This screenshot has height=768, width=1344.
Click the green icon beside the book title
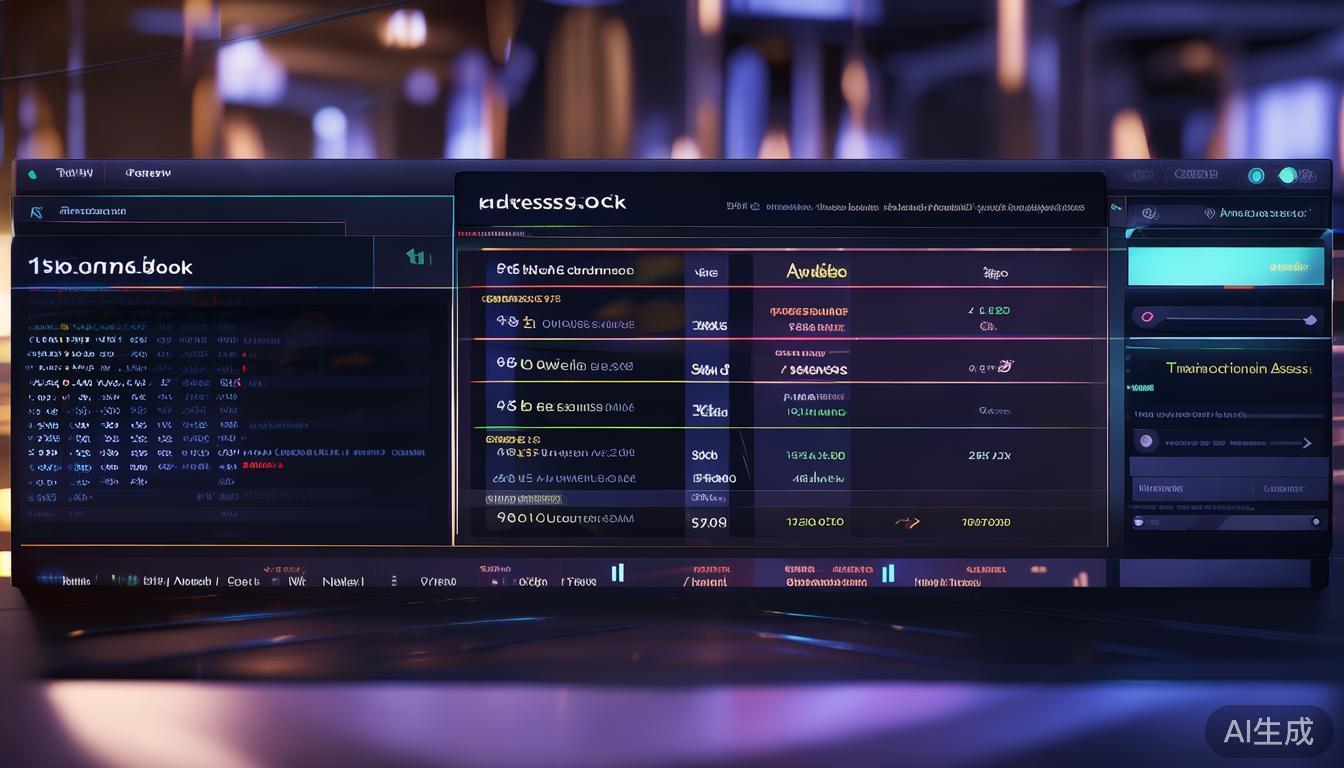(417, 258)
